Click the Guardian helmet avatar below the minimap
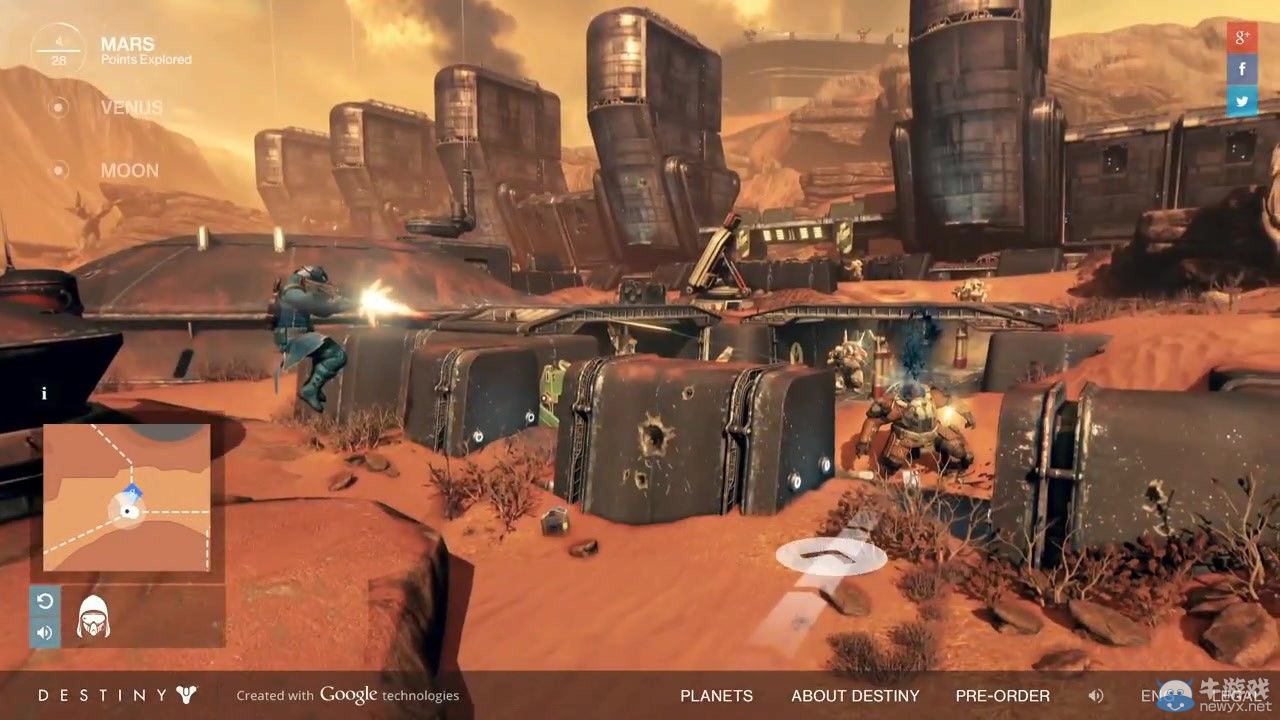The height and width of the screenshot is (720, 1280). tap(95, 617)
